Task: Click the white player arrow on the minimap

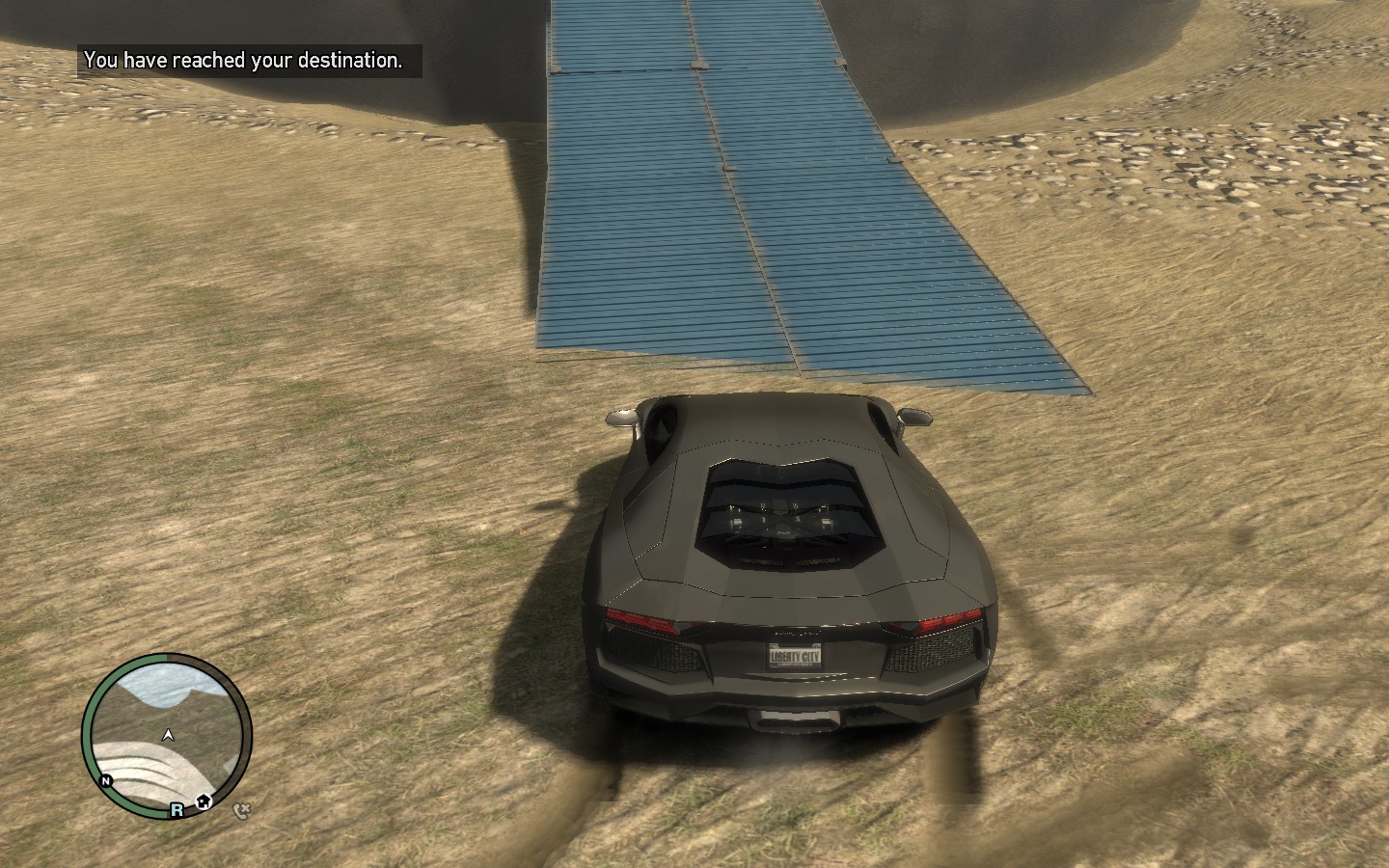Action: [169, 735]
